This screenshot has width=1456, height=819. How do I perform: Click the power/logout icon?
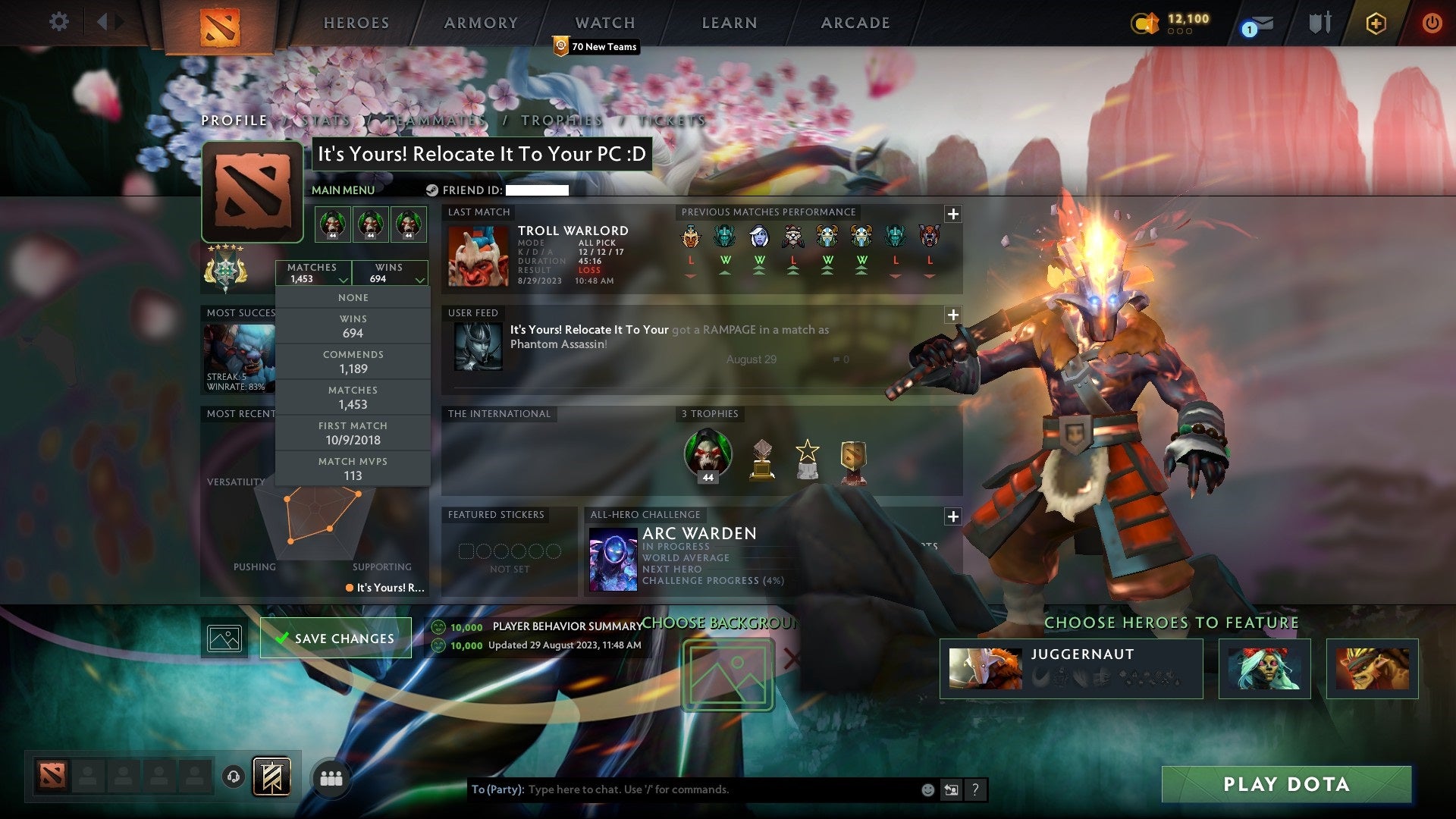1432,23
